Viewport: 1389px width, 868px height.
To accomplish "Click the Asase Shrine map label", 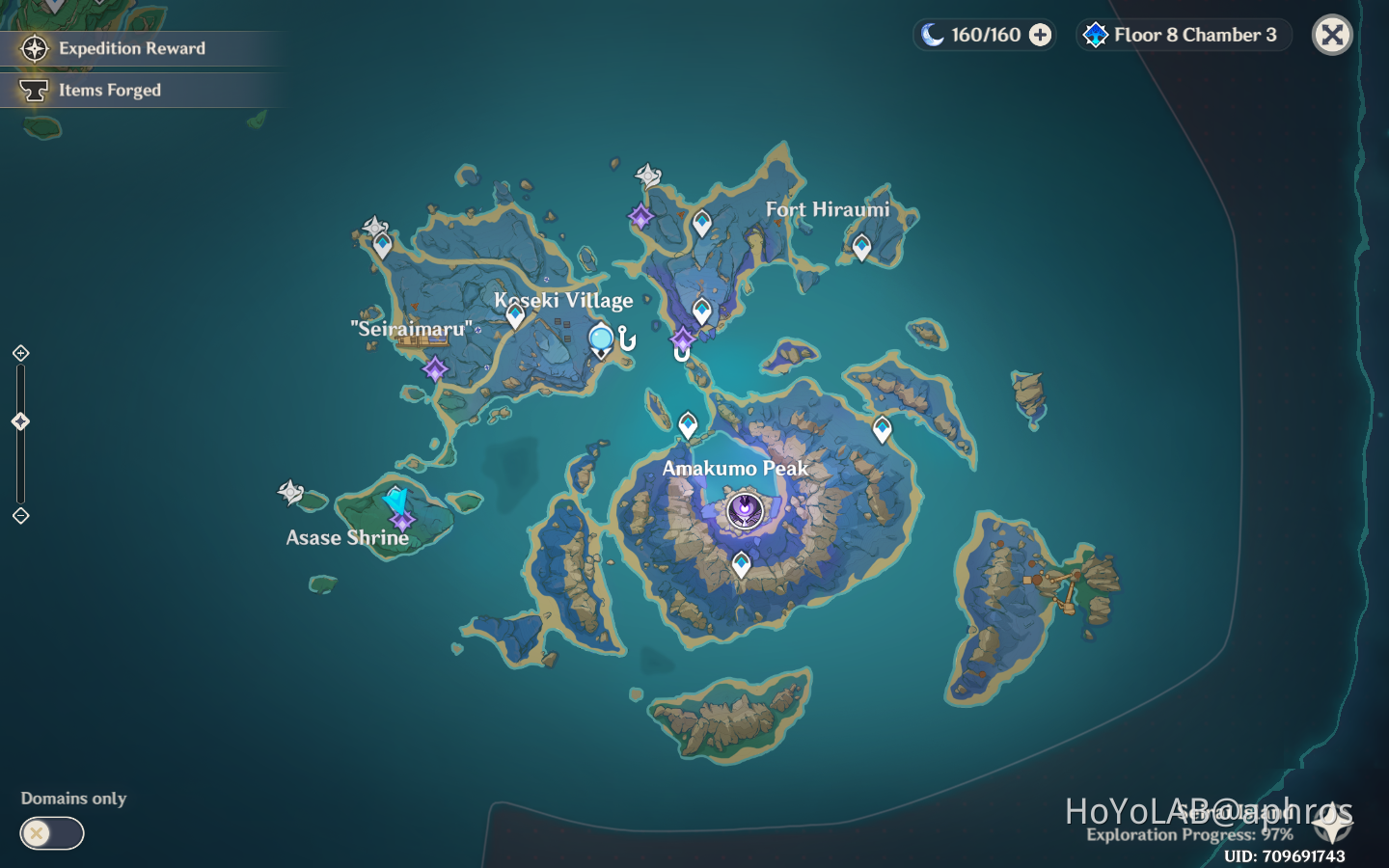I will [347, 538].
